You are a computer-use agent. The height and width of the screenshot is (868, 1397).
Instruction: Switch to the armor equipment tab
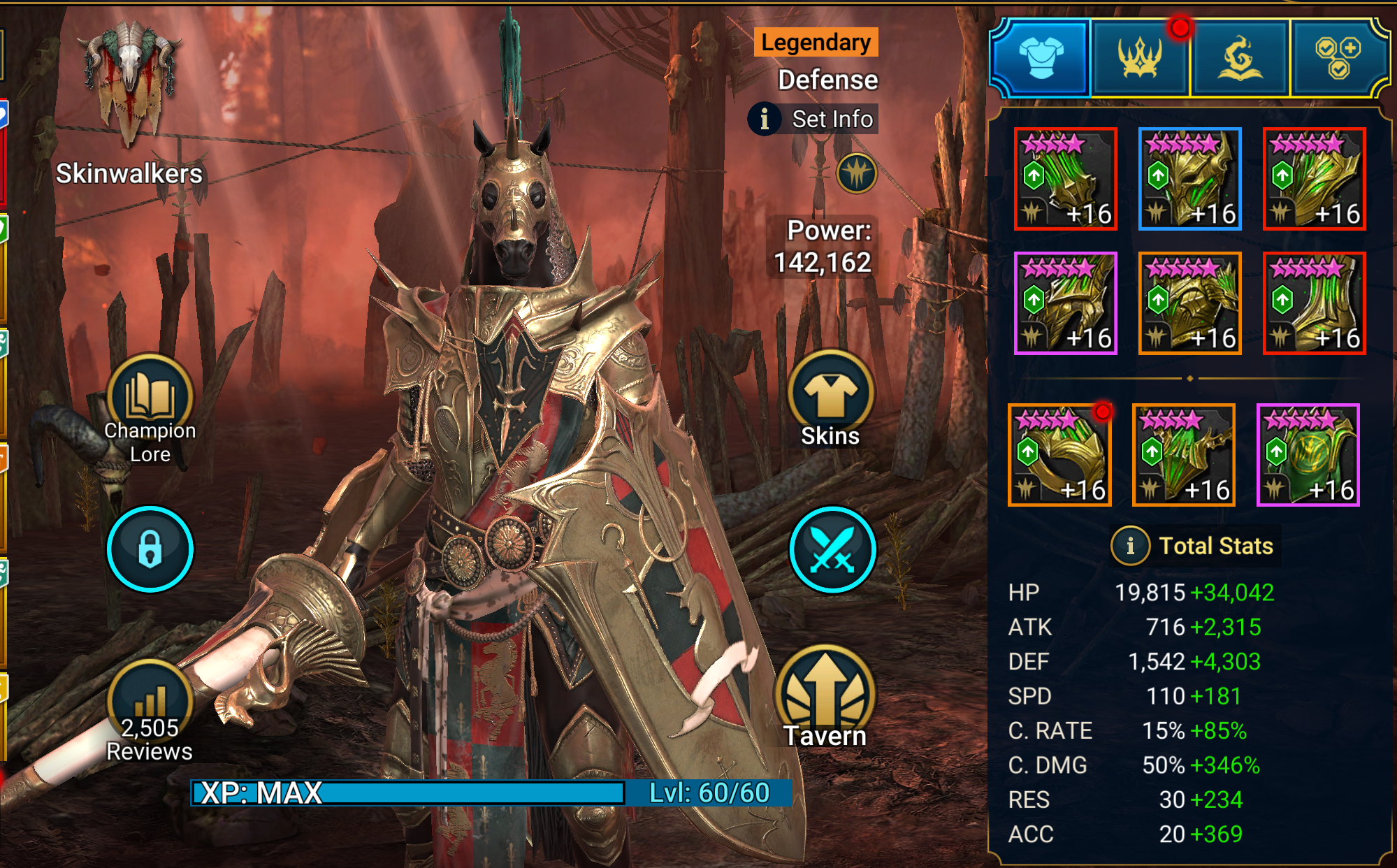(1041, 58)
